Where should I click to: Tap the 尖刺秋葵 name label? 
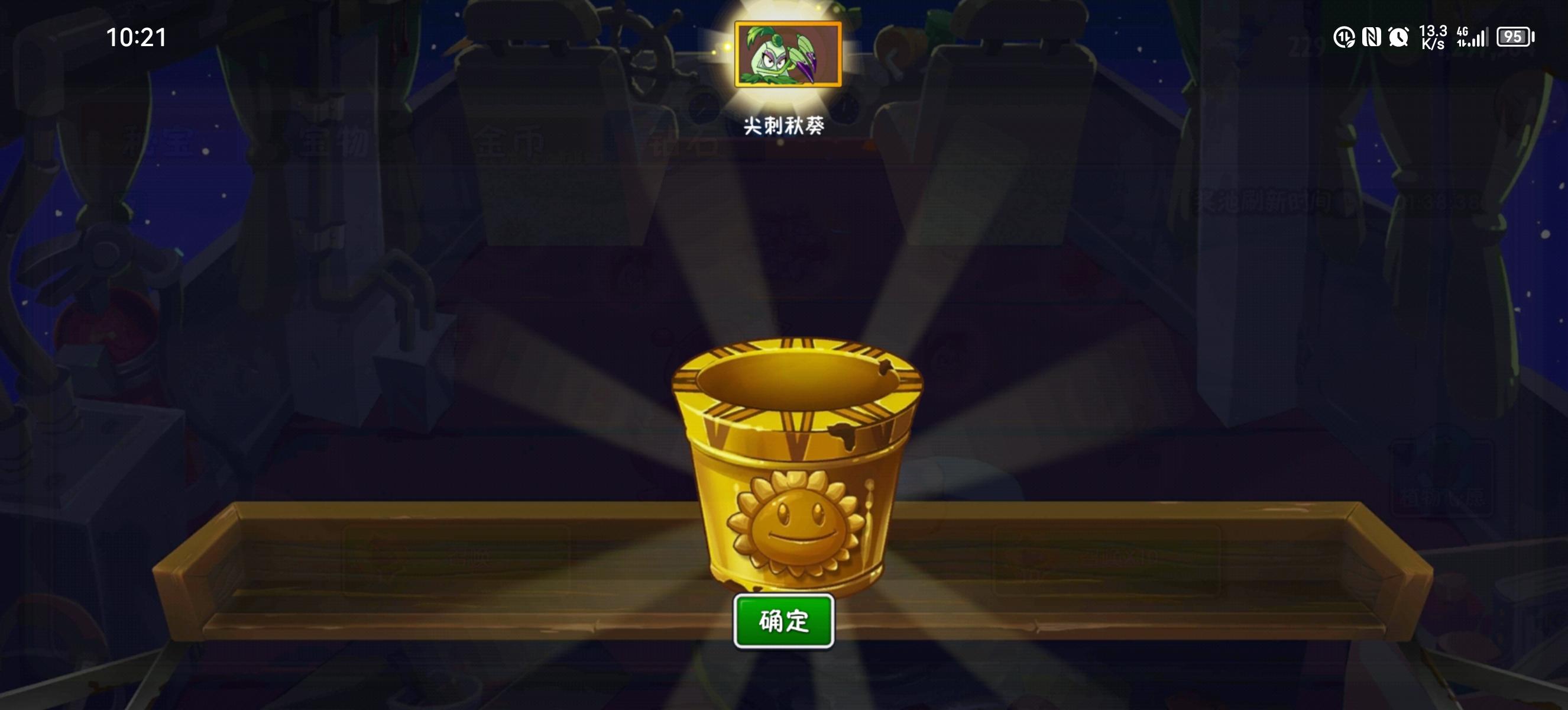(x=785, y=125)
